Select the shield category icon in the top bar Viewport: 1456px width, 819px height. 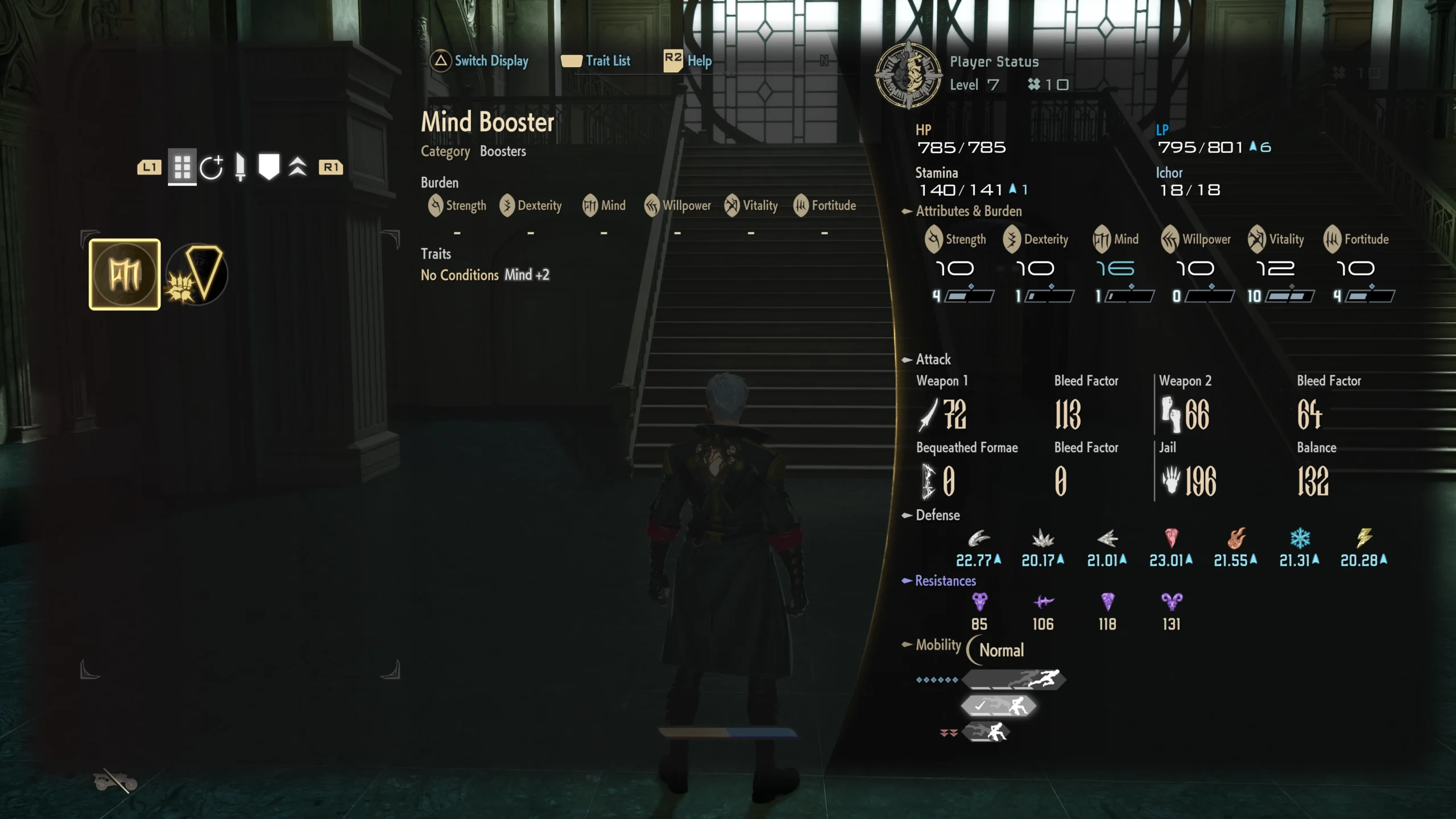click(268, 166)
